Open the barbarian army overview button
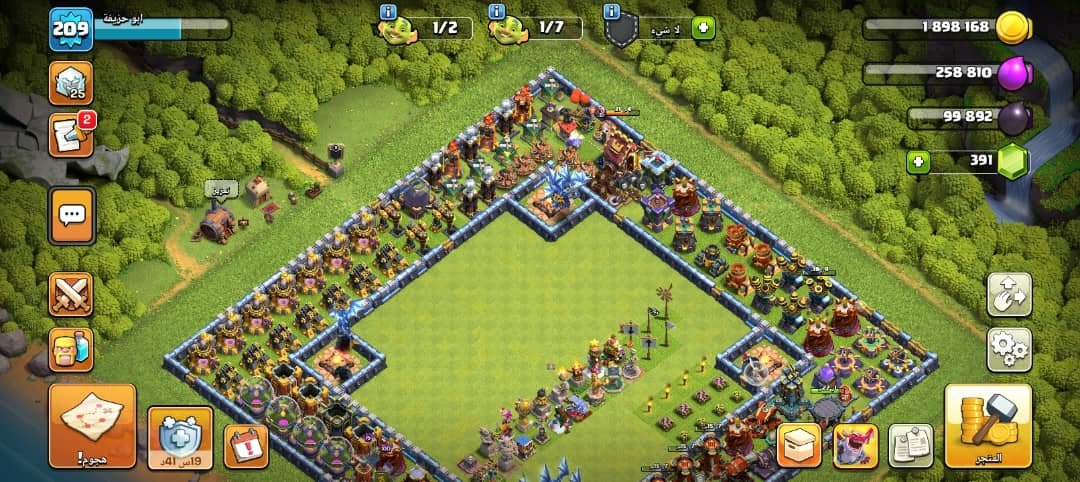1080x482 pixels. [x=71, y=350]
